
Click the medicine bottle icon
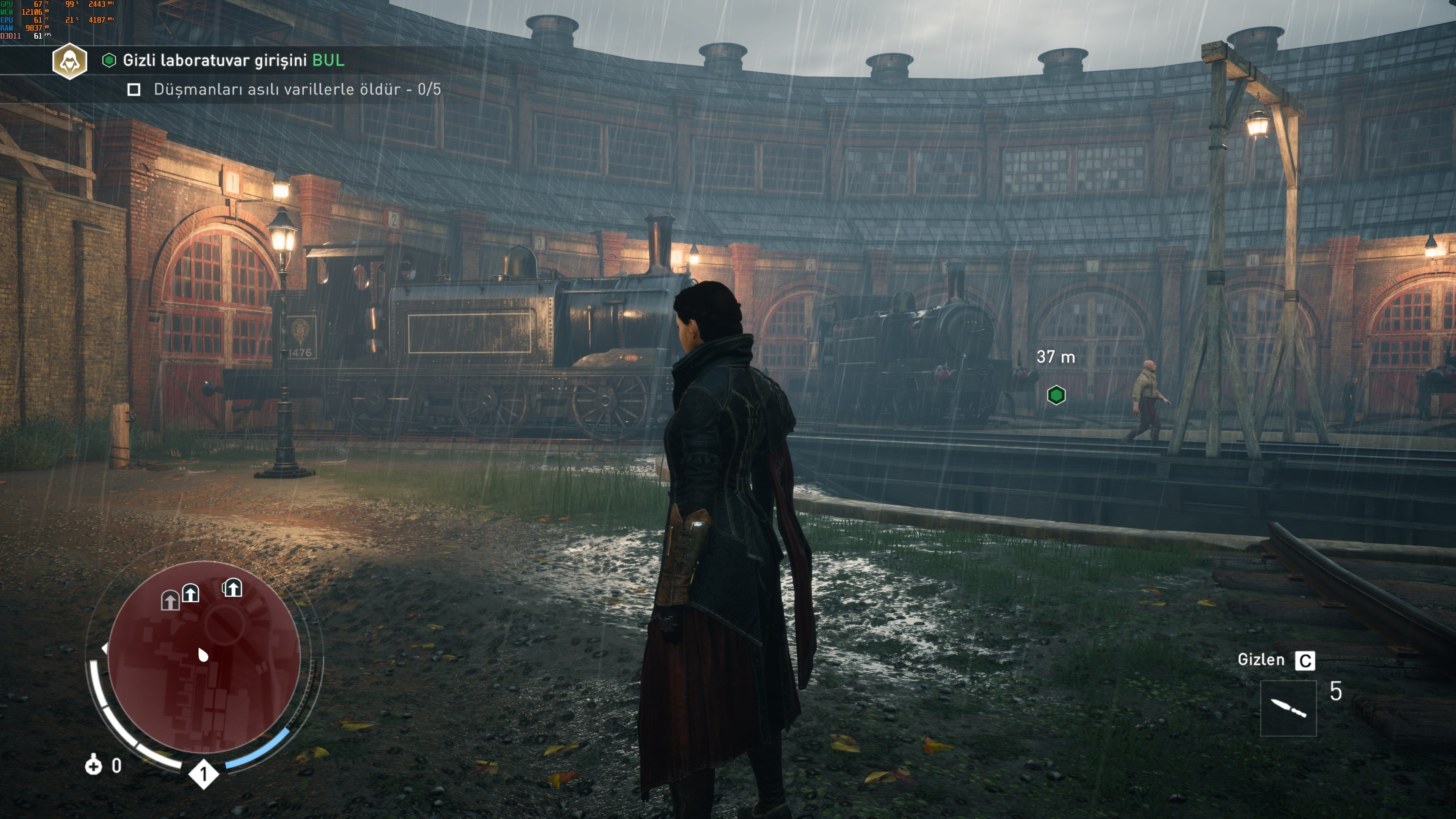tap(93, 765)
